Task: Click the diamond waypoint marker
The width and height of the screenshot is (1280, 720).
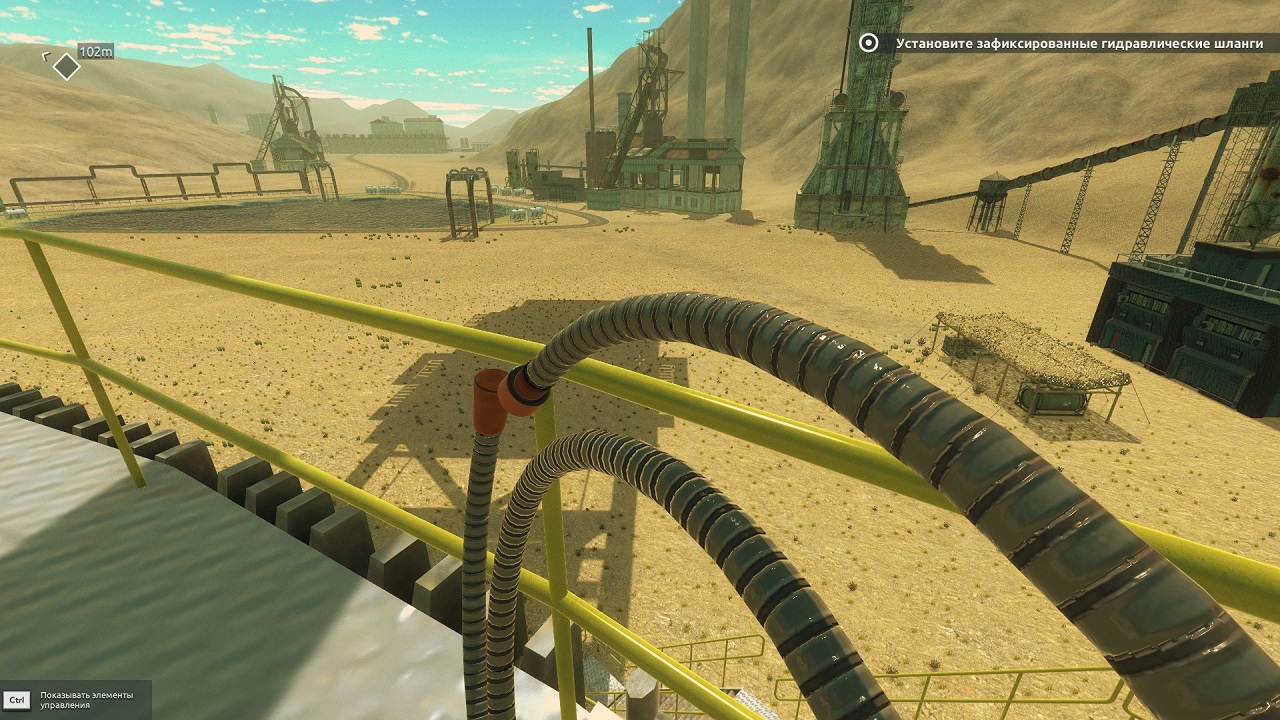Action: point(66,67)
